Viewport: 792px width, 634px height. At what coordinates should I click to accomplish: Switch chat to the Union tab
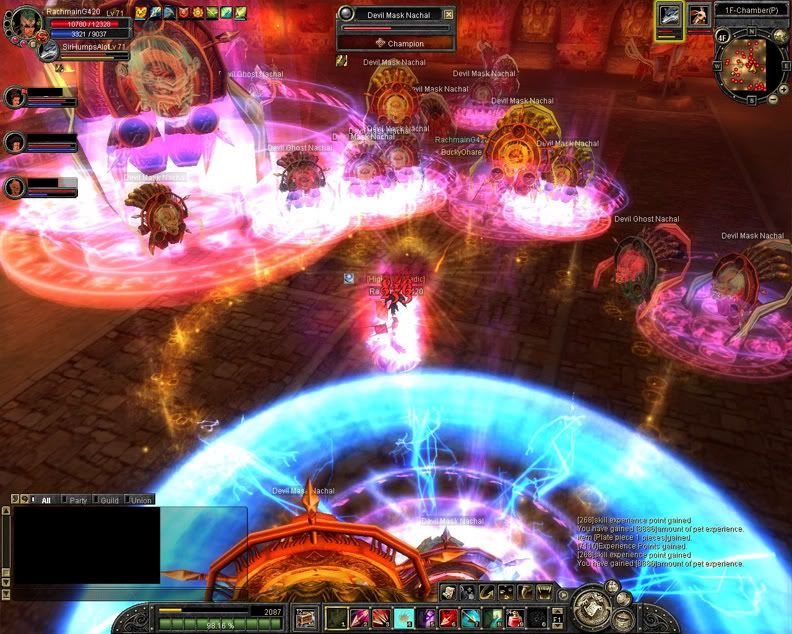click(140, 500)
